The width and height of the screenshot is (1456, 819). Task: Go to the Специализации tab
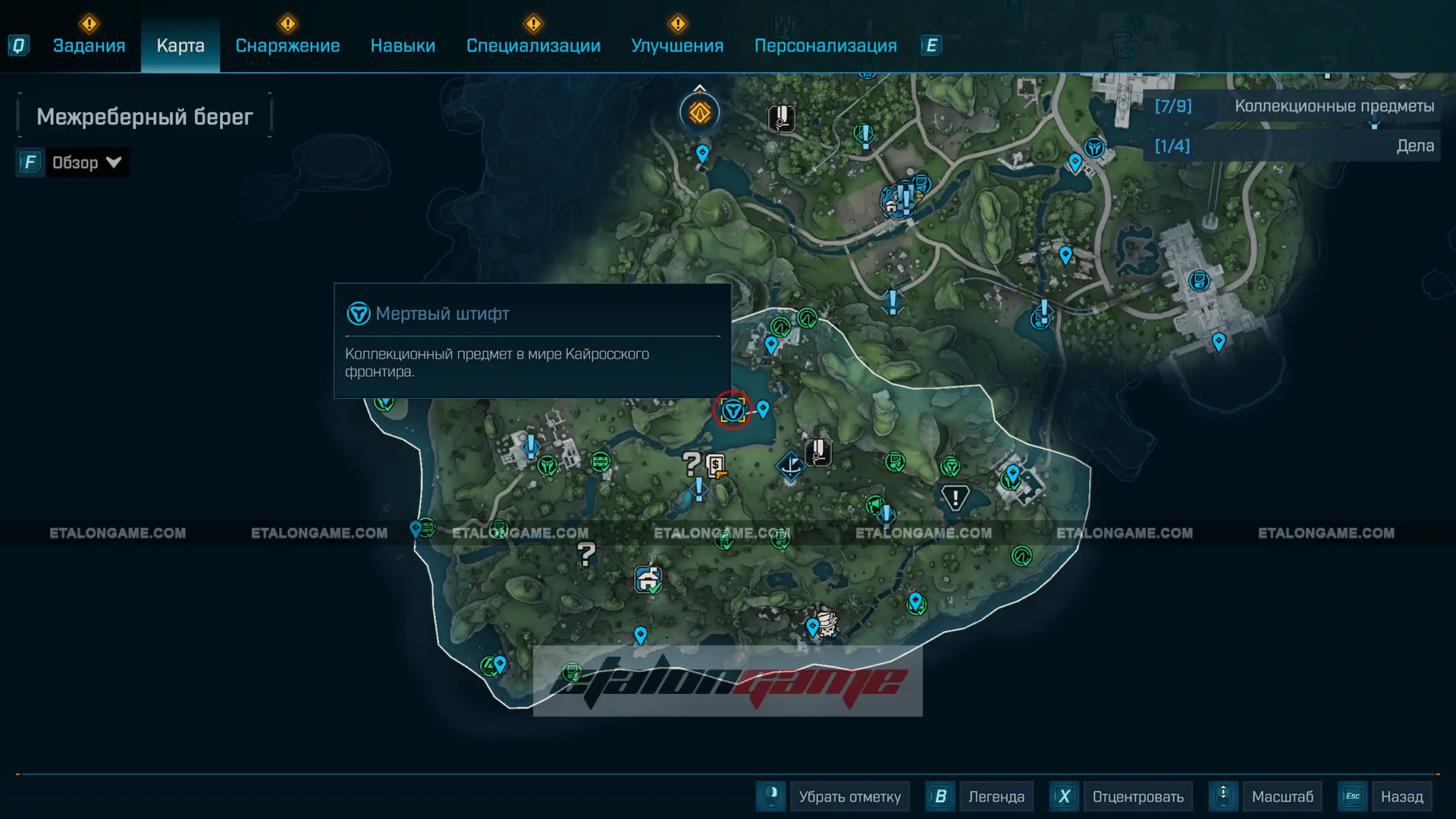click(x=533, y=45)
